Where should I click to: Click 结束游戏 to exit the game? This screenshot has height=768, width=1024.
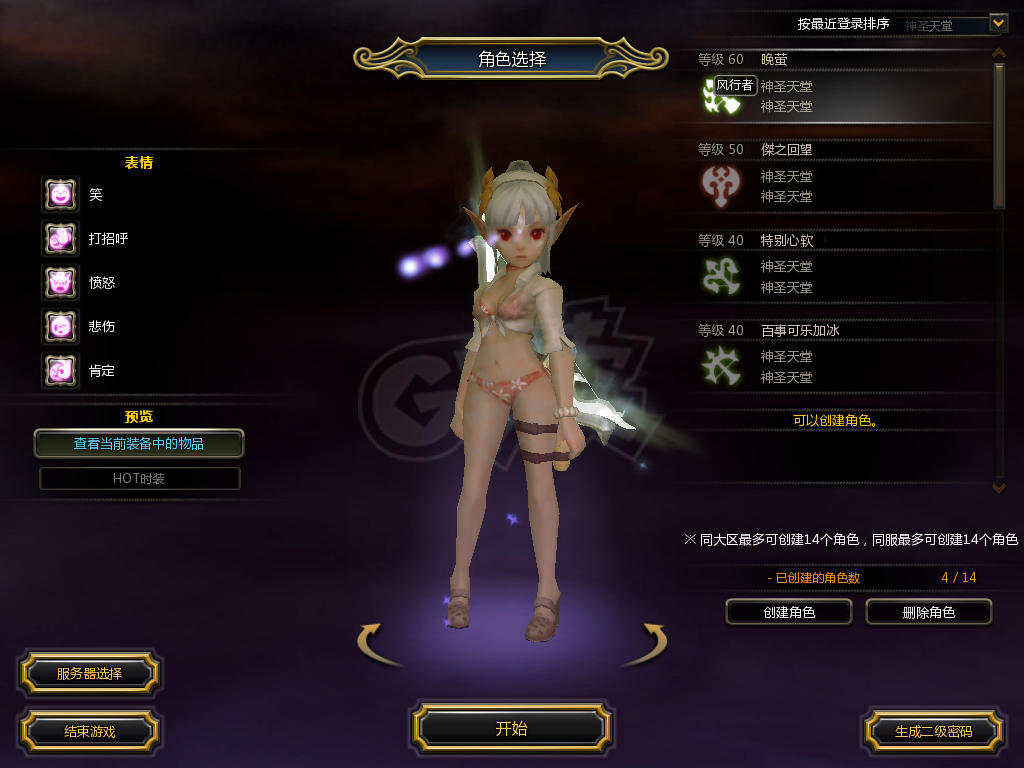click(89, 731)
